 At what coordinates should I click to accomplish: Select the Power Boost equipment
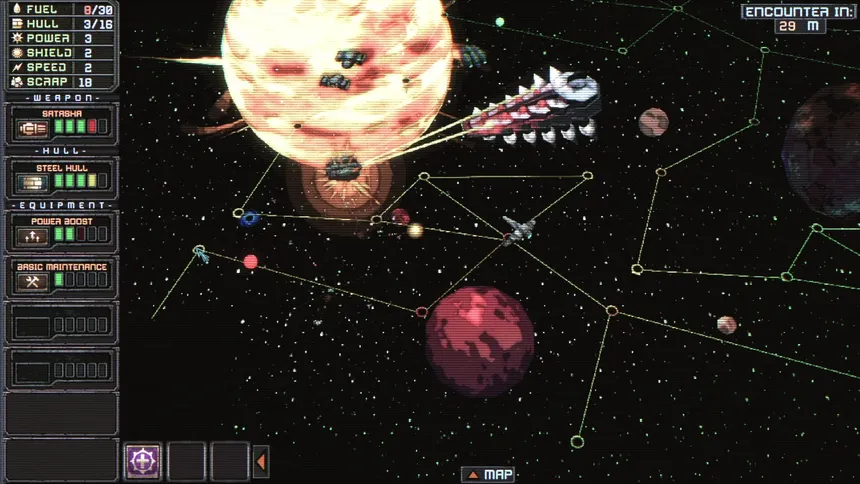coord(61,231)
